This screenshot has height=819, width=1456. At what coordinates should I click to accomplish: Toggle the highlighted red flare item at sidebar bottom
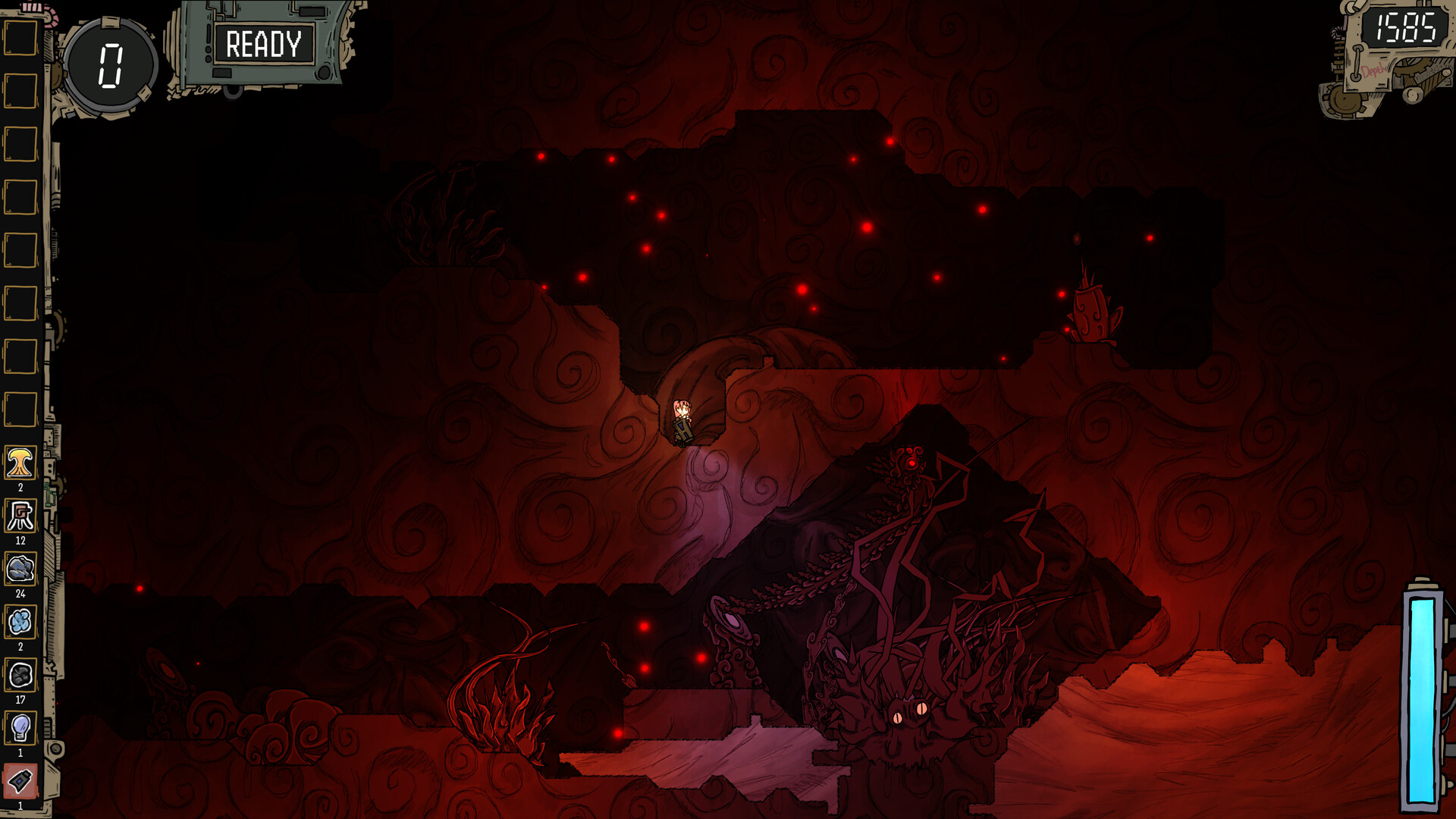20,781
